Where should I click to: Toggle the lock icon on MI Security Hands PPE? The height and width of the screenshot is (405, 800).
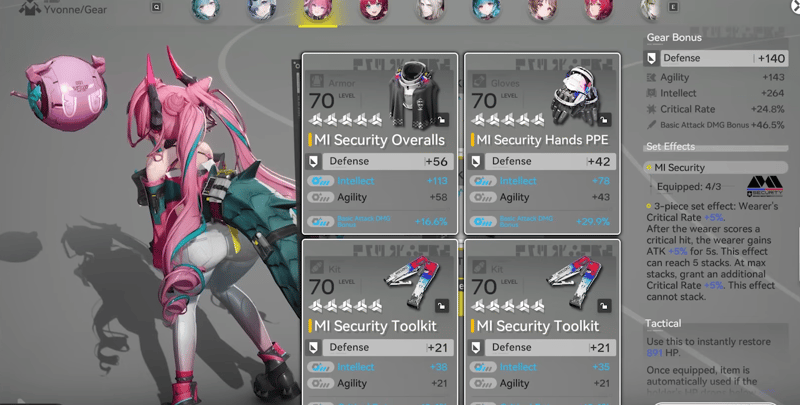pos(606,118)
